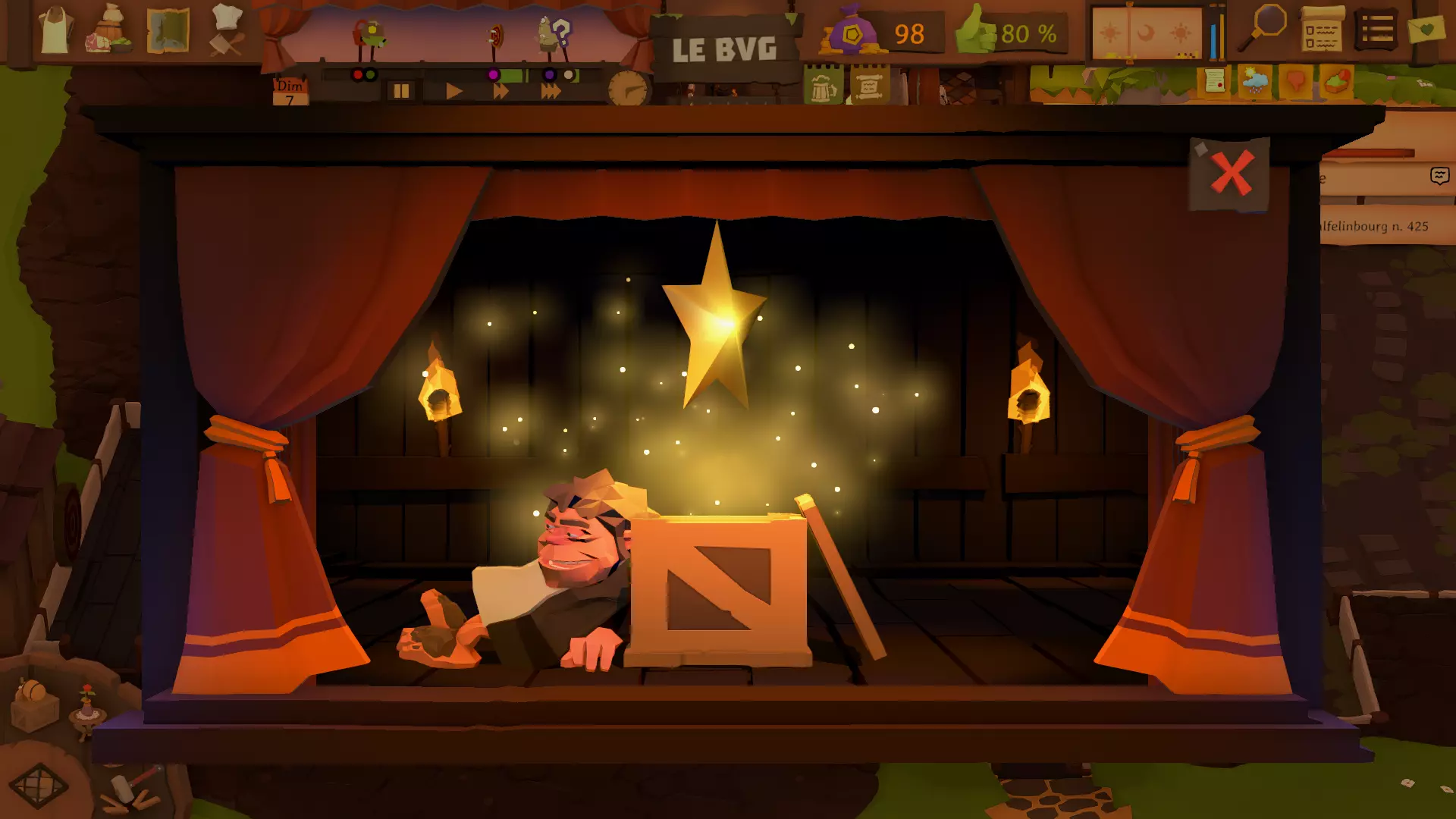The height and width of the screenshot is (819, 1456).
Task: Set time to triple fast-forward speed
Action: pos(551,92)
